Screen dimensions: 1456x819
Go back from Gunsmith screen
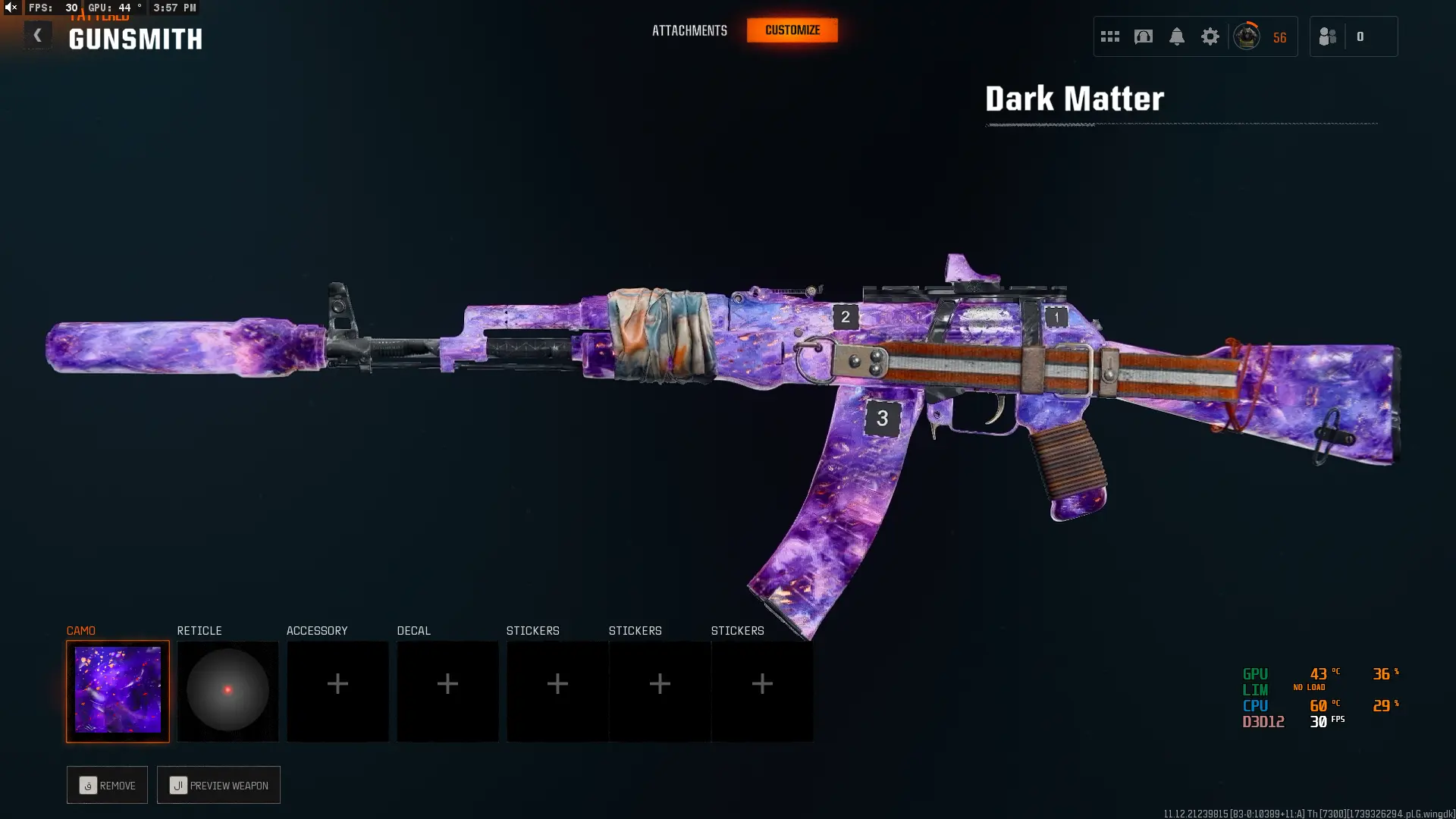pyautogui.click(x=37, y=35)
